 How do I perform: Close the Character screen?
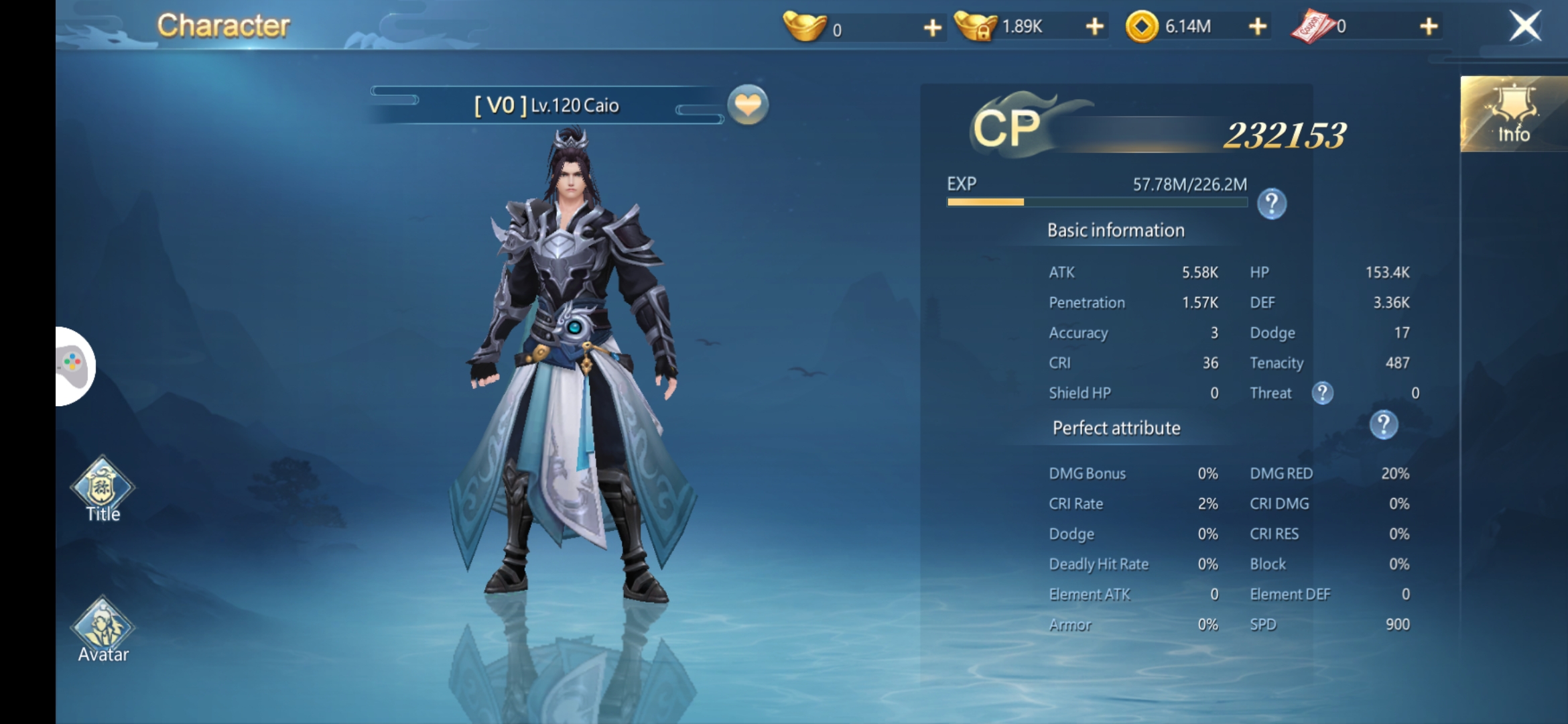click(x=1524, y=27)
